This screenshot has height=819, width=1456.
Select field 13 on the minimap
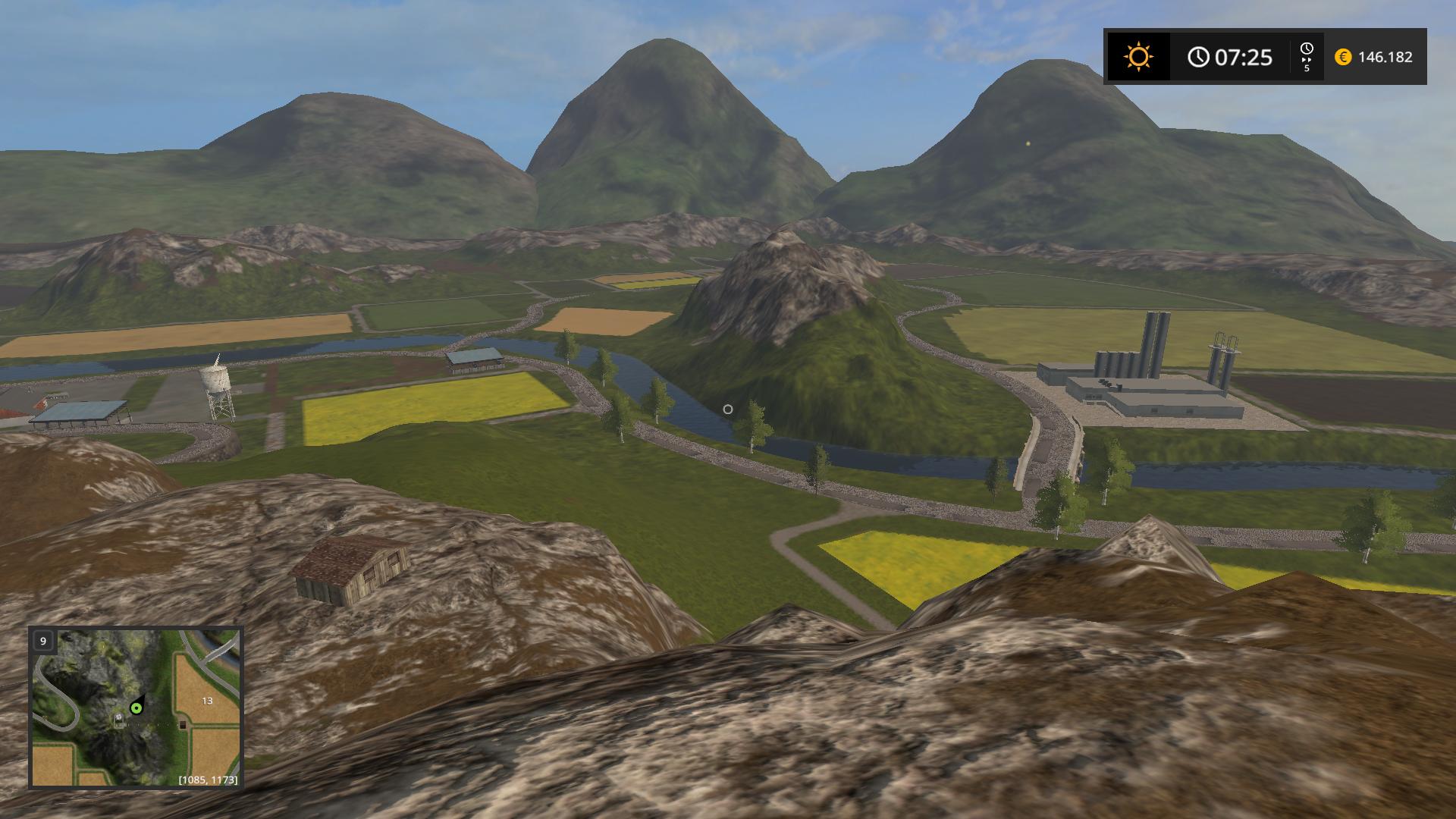point(207,701)
